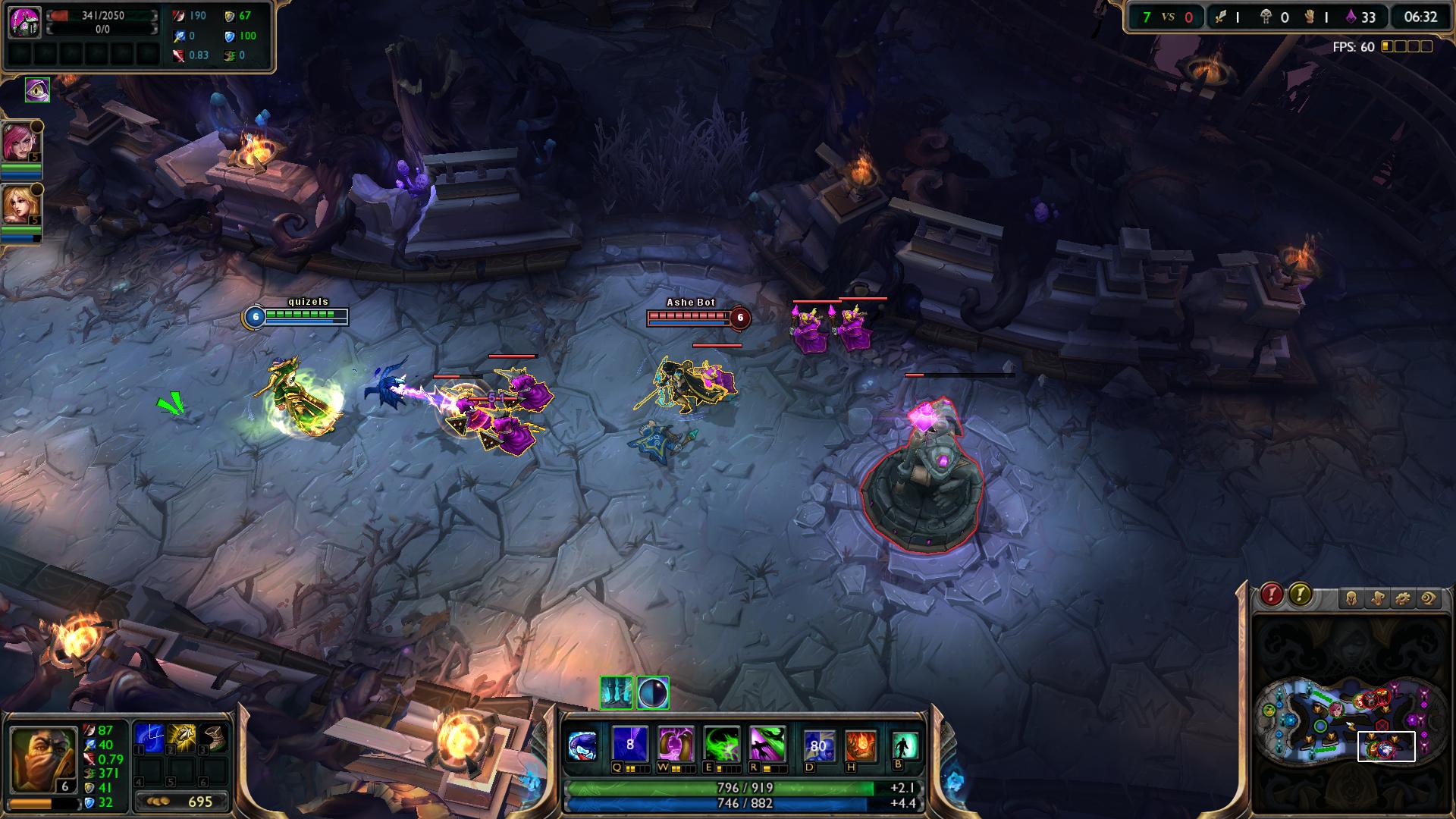Send a red danger ping from minimap panel
Image resolution: width=1456 pixels, height=819 pixels.
click(1272, 595)
